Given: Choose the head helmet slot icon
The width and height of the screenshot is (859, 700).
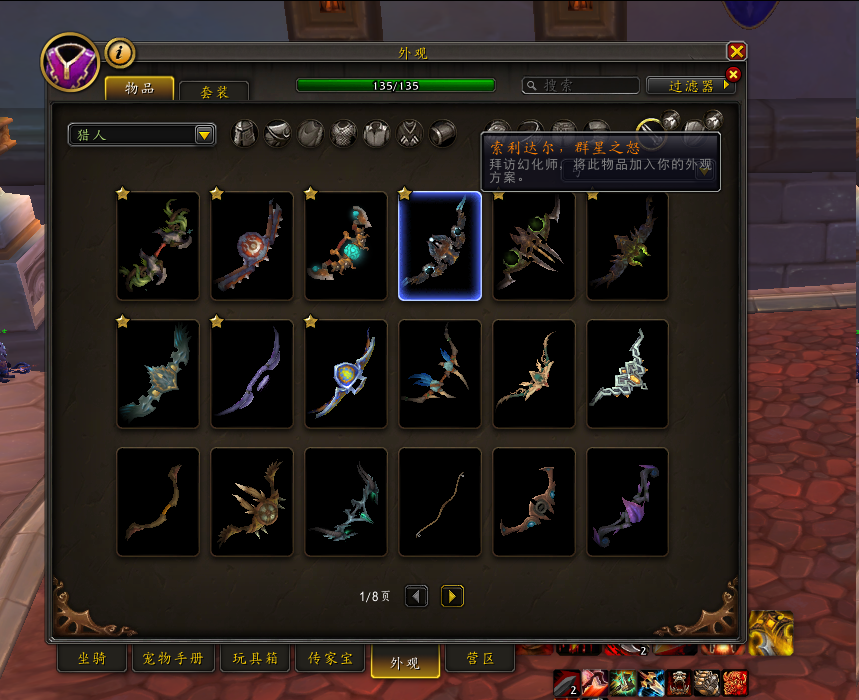Looking at the screenshot, I should click(245, 134).
